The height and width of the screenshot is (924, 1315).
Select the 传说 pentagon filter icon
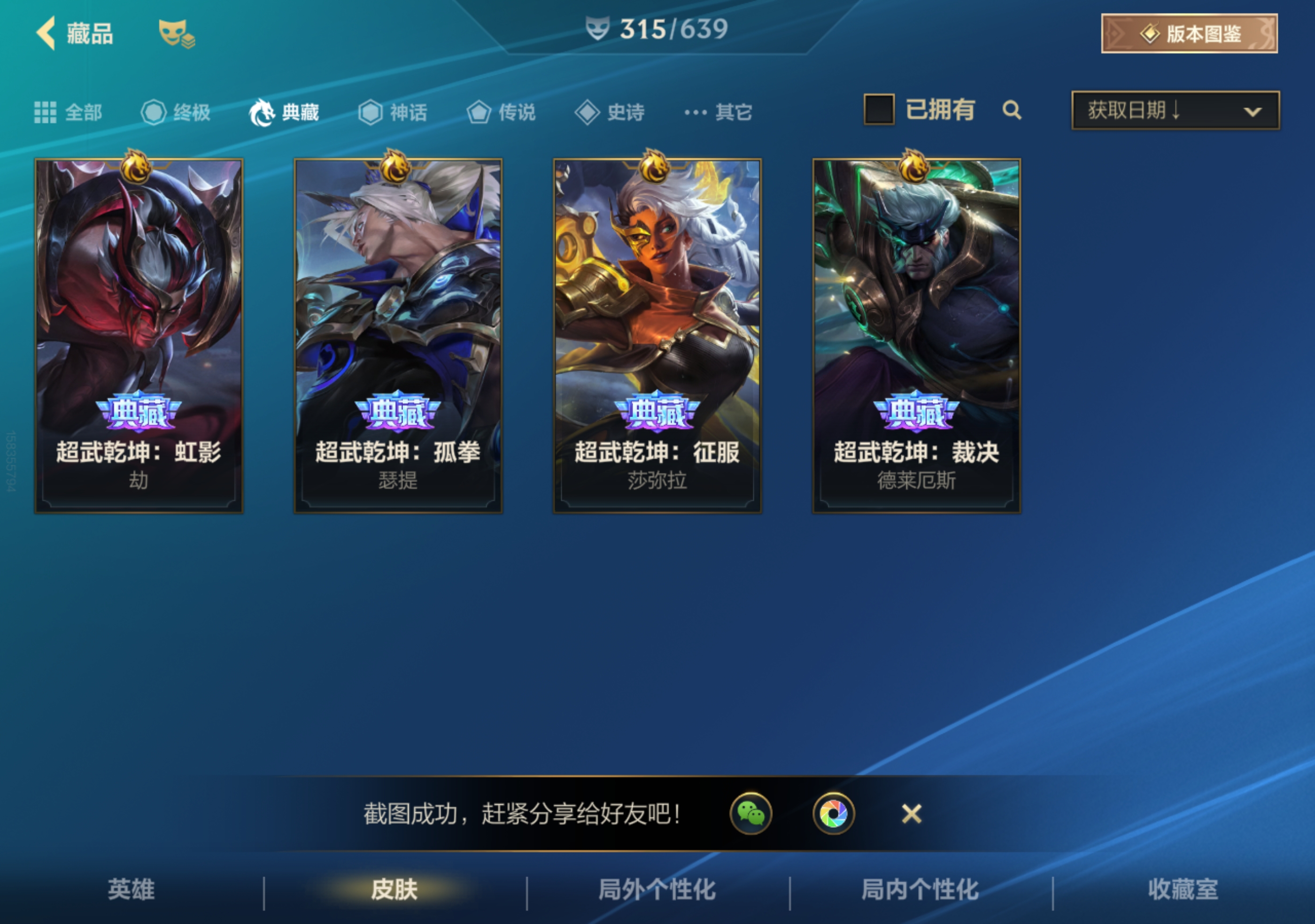pyautogui.click(x=479, y=112)
